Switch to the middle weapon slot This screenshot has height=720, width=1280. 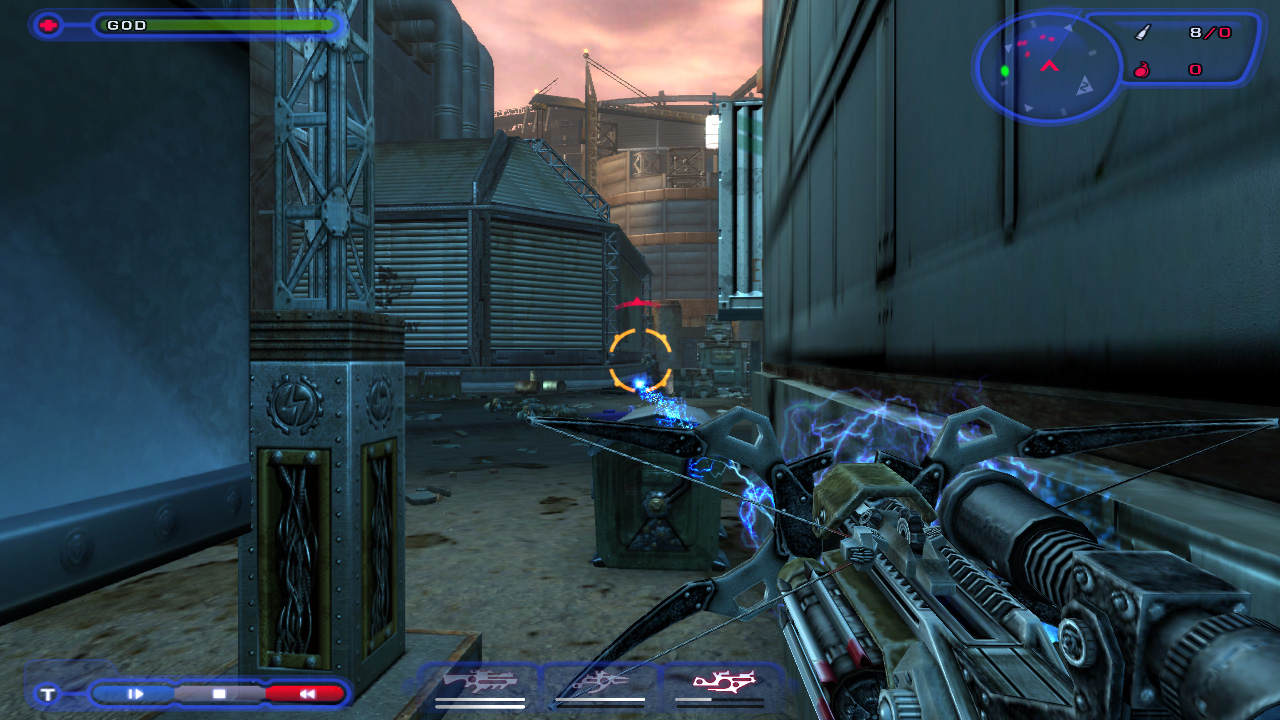(x=600, y=683)
